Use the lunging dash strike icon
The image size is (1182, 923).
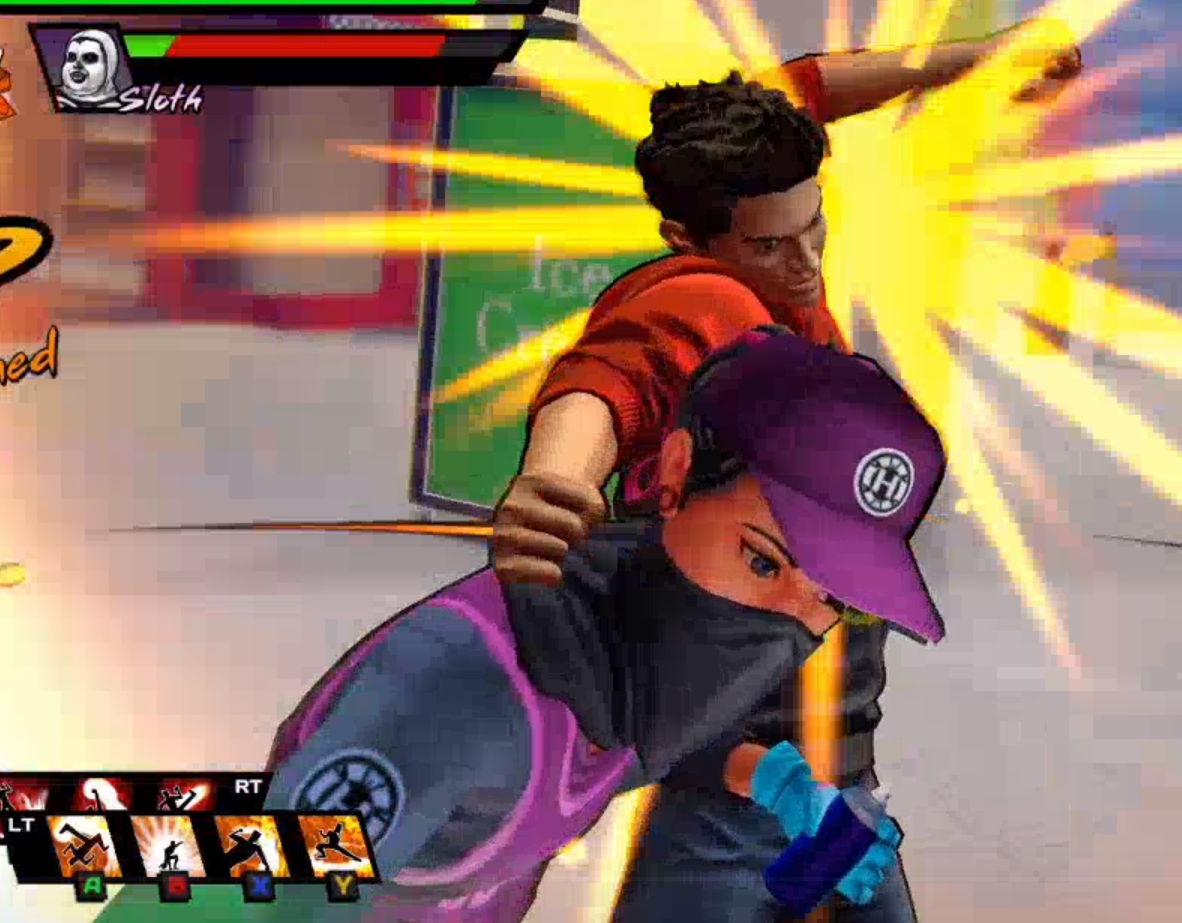click(x=333, y=846)
